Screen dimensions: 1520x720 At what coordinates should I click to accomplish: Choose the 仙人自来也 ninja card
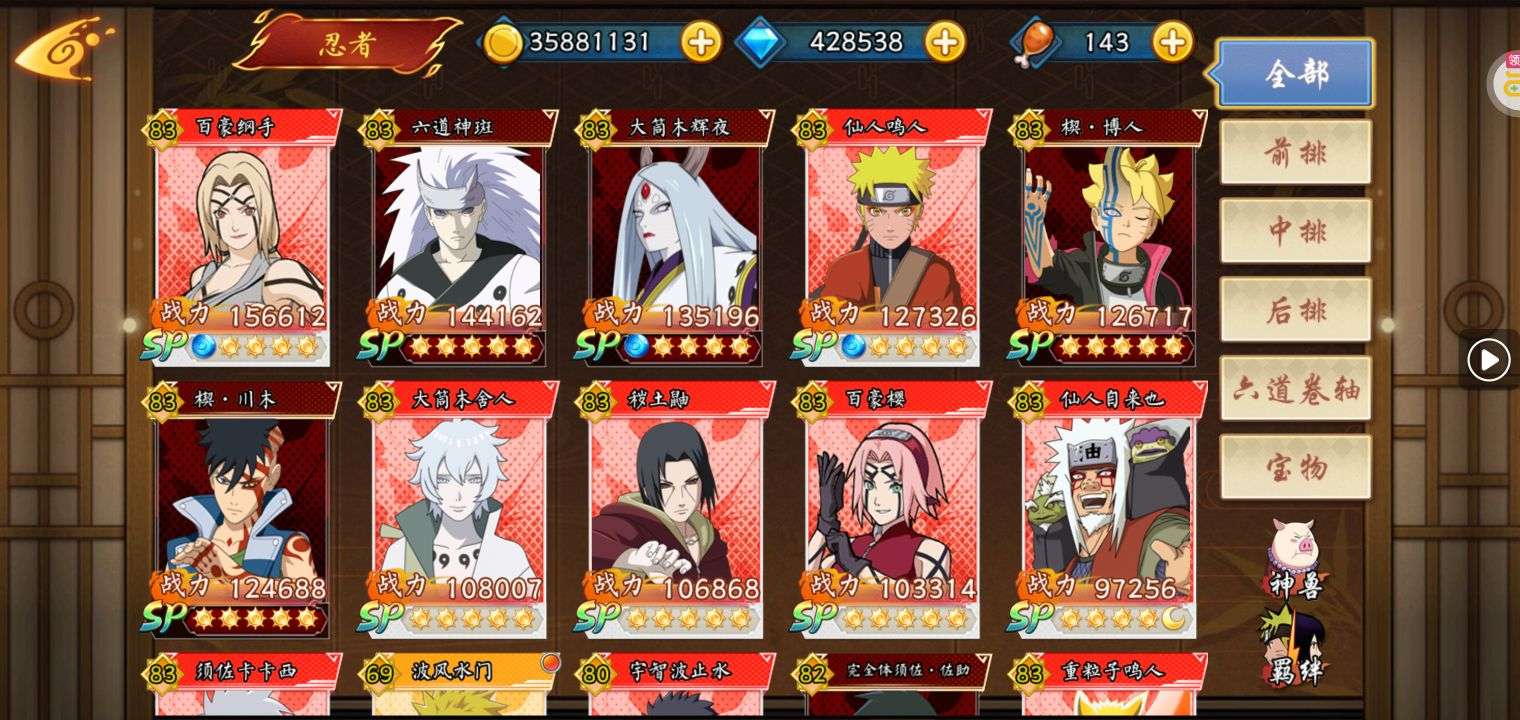[x=1109, y=508]
